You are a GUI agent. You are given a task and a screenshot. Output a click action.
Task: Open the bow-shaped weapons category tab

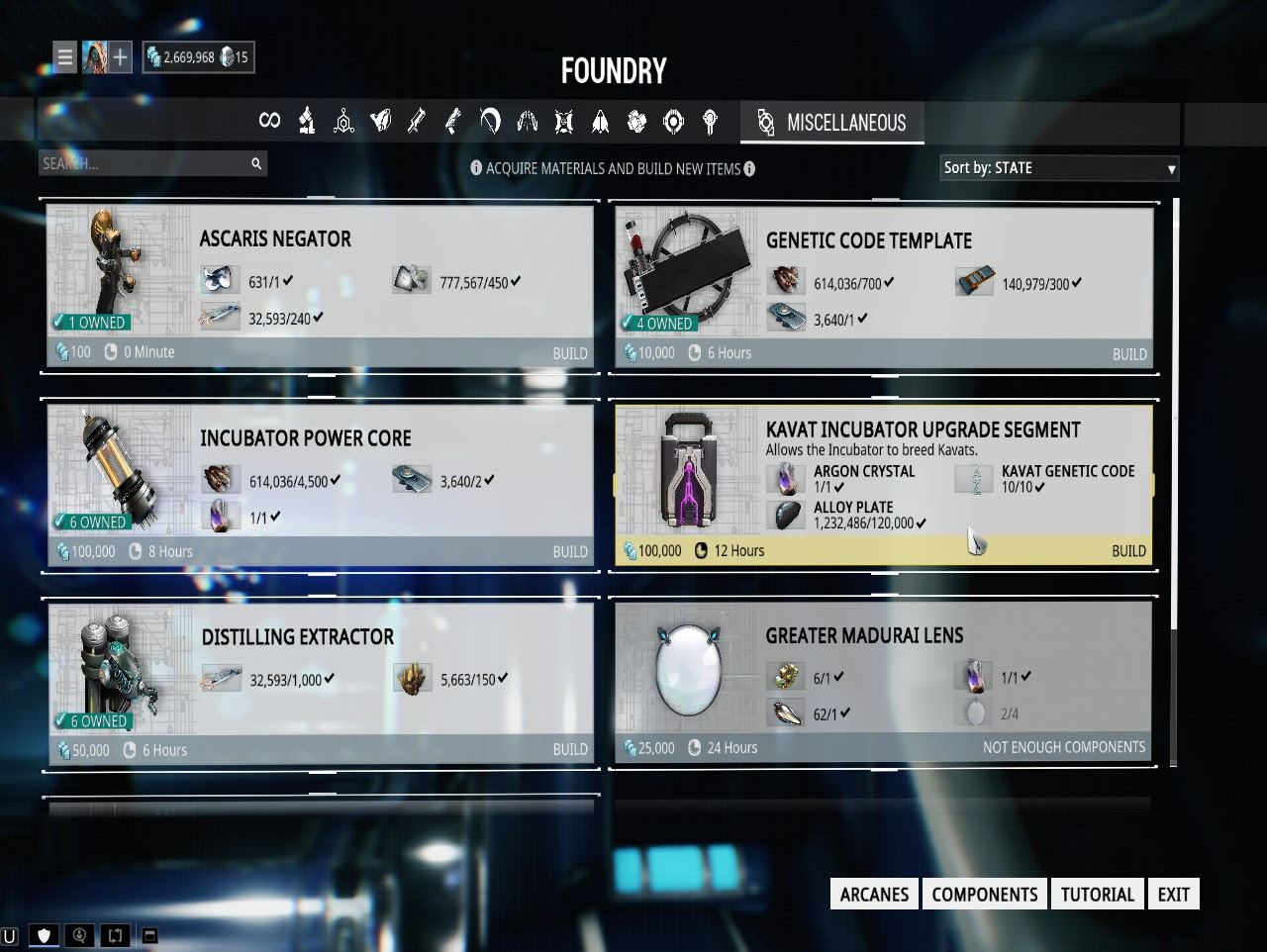point(490,121)
